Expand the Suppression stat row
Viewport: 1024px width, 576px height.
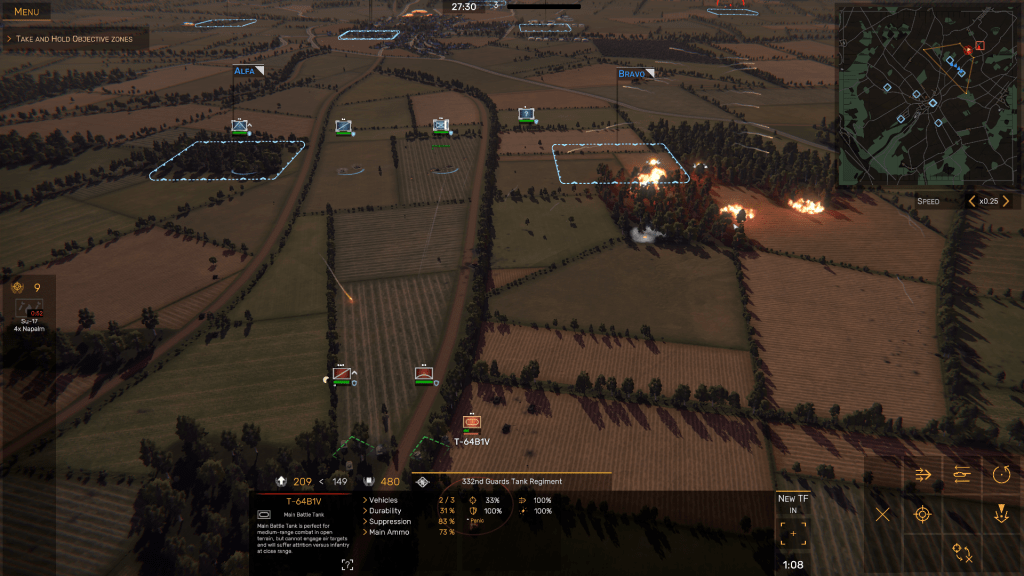[390, 521]
